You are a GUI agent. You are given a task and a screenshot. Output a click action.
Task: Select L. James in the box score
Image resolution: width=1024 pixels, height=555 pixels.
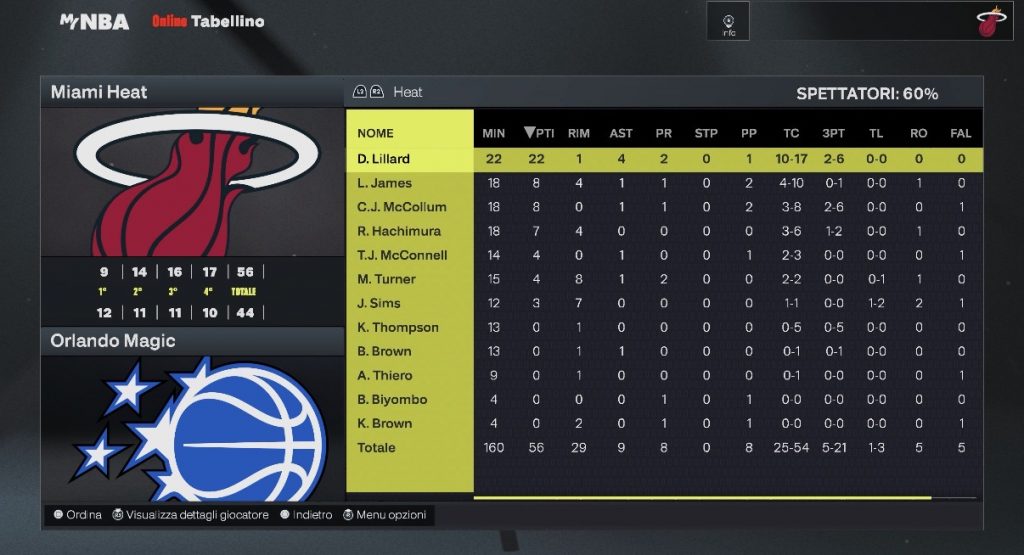(x=384, y=183)
